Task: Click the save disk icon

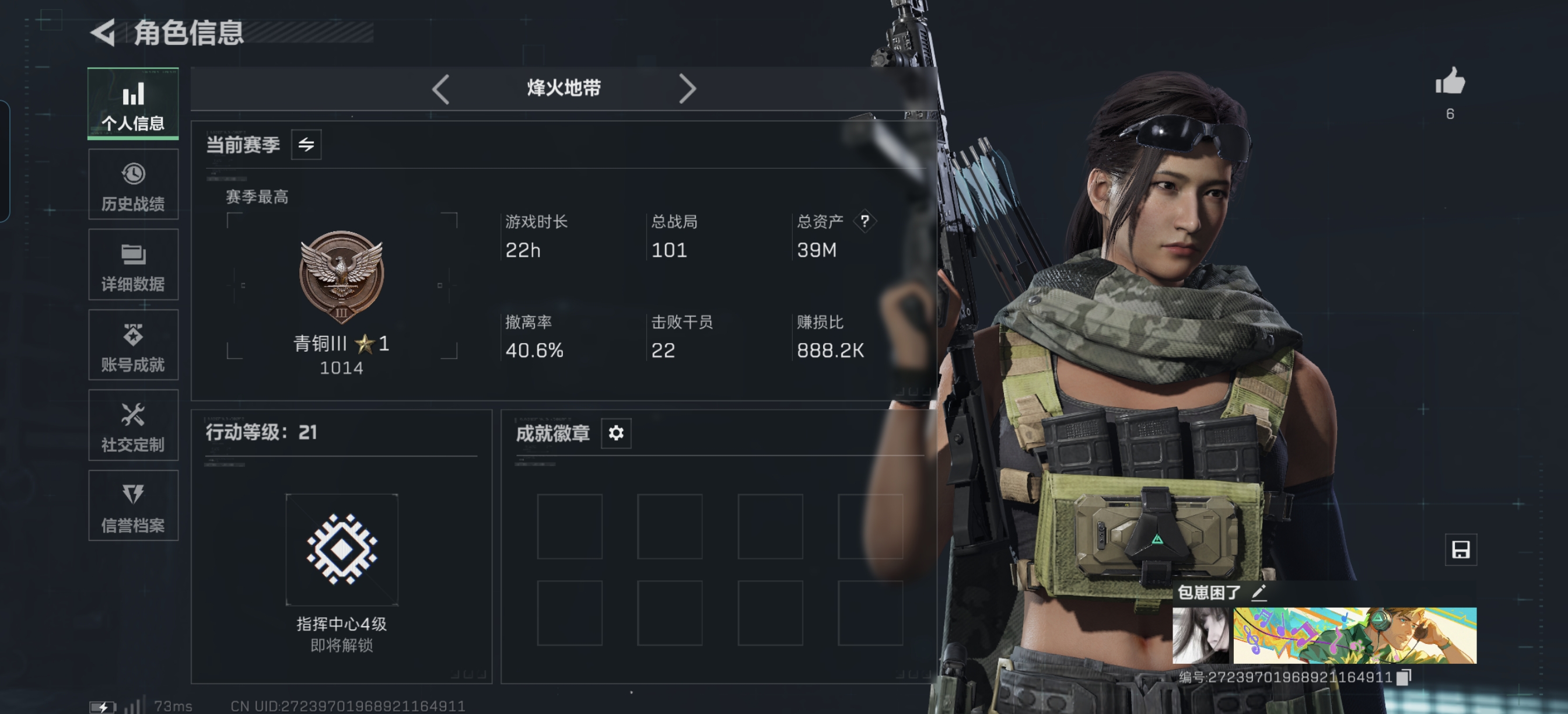Action: [1459, 549]
